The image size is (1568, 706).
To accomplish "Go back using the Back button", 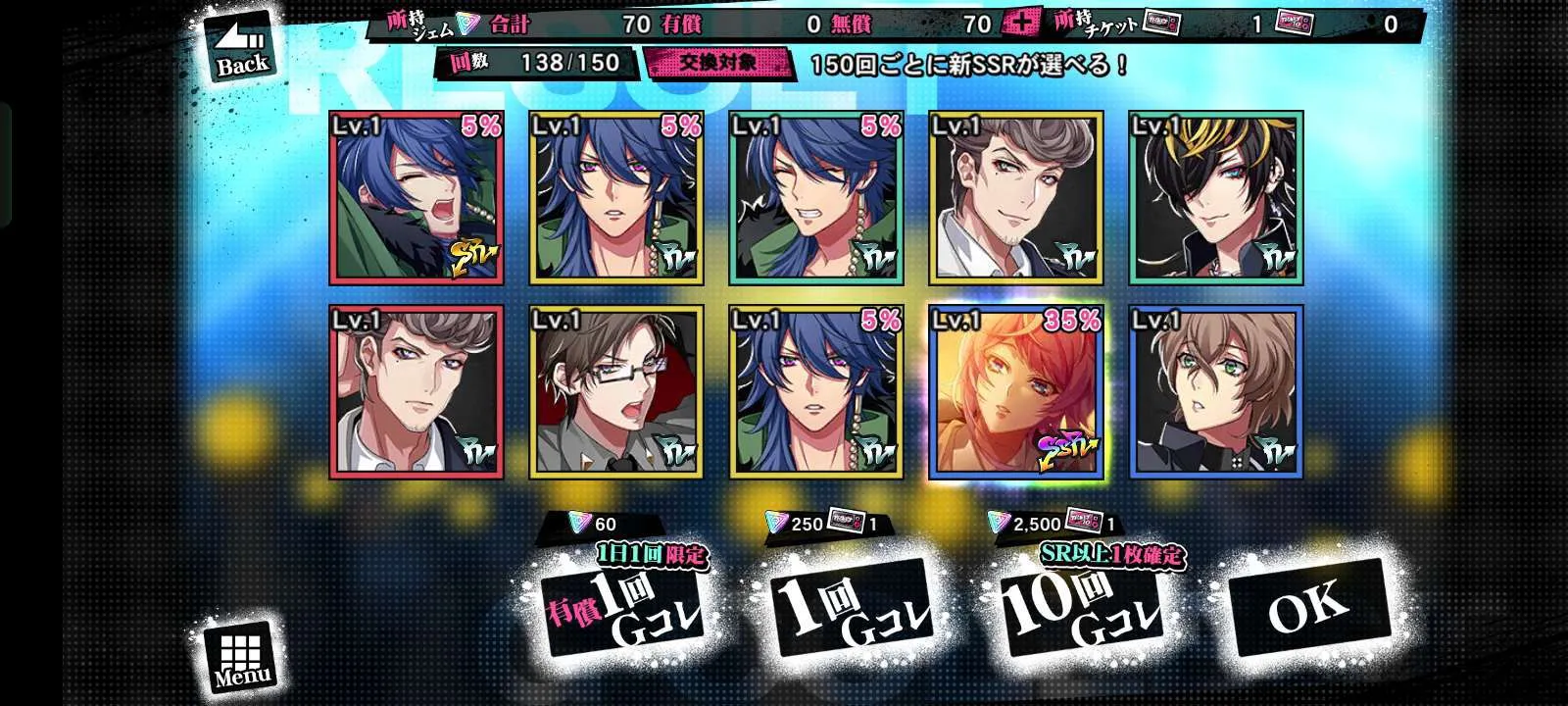I will coord(240,49).
